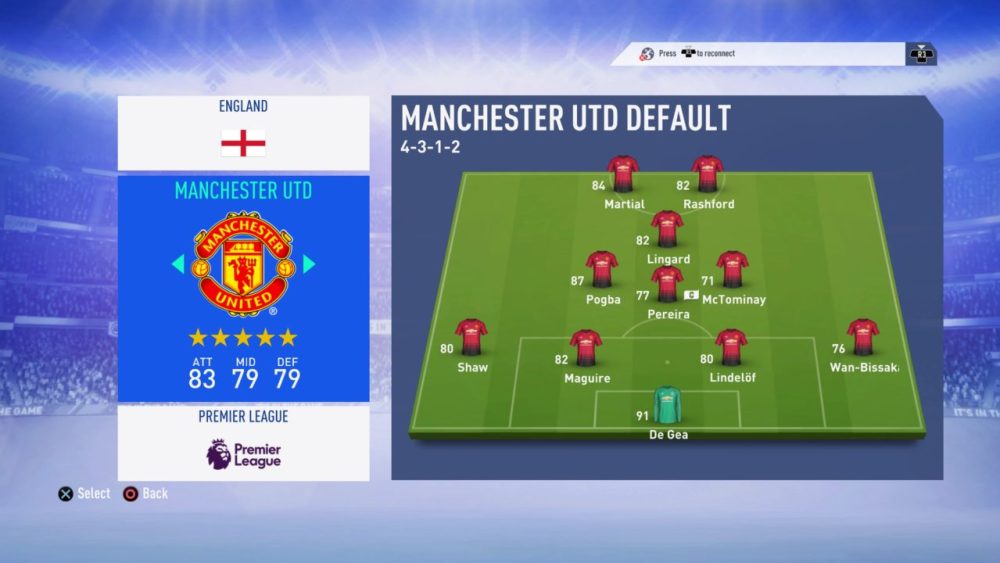The image size is (1000, 563).
Task: Pick Lindelöf in the back line
Action: [732, 348]
